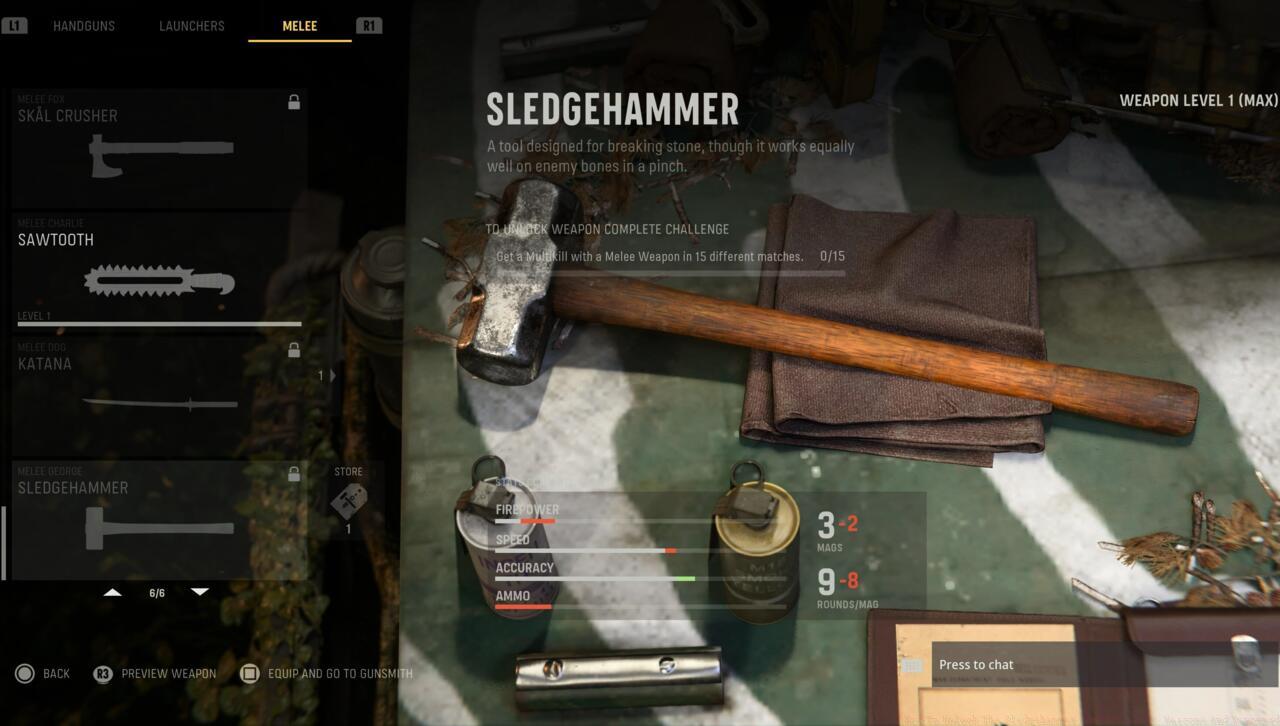Switch to the Launchers tab
The width and height of the screenshot is (1280, 726).
(x=191, y=26)
